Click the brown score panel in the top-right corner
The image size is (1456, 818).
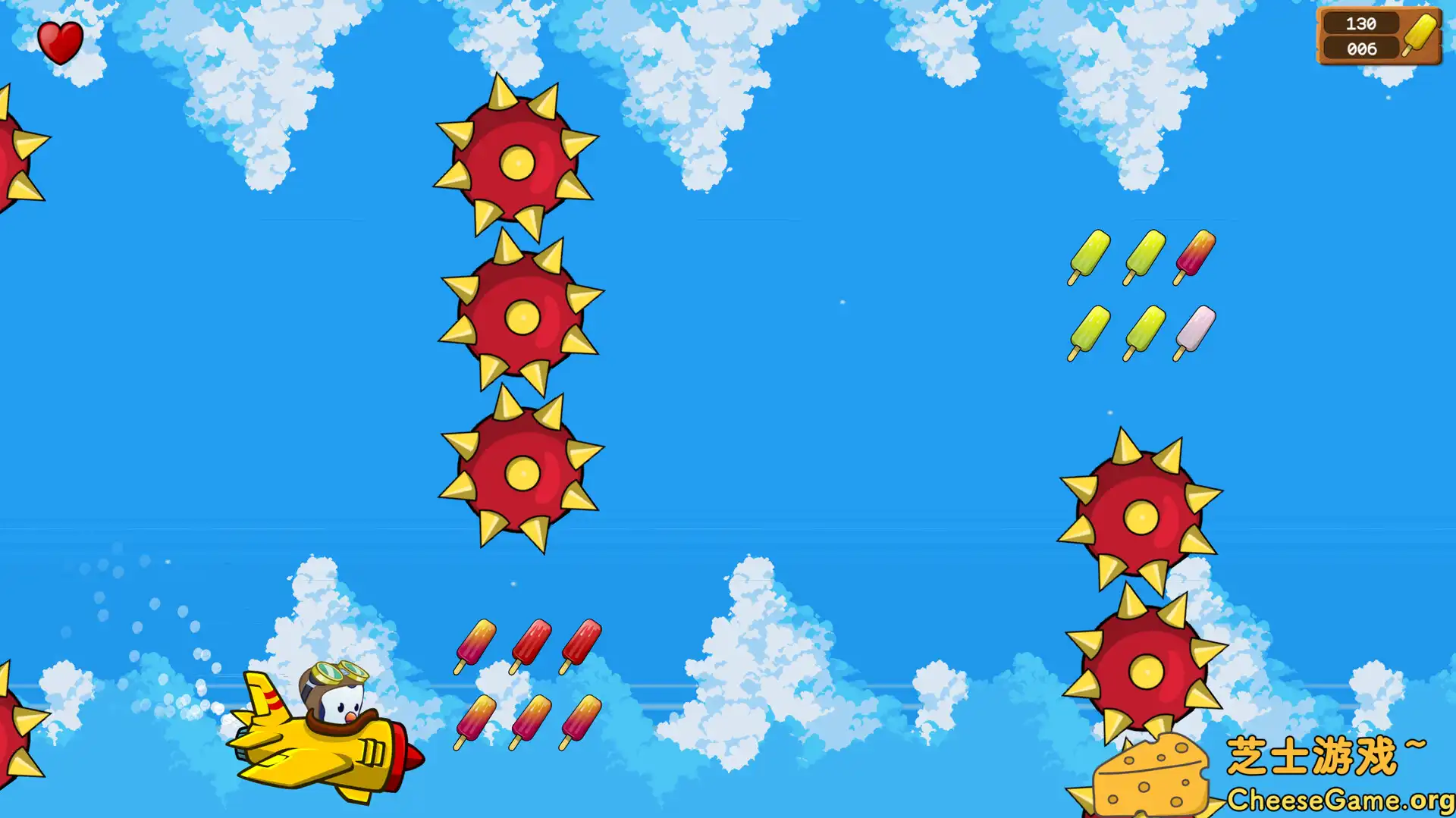pos(1376,36)
